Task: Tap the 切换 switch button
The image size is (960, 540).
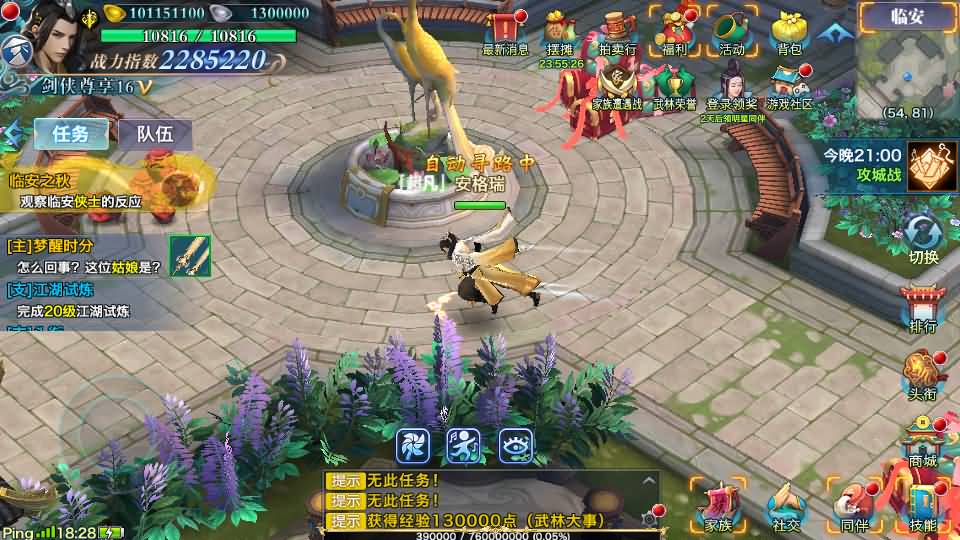Action: (923, 240)
